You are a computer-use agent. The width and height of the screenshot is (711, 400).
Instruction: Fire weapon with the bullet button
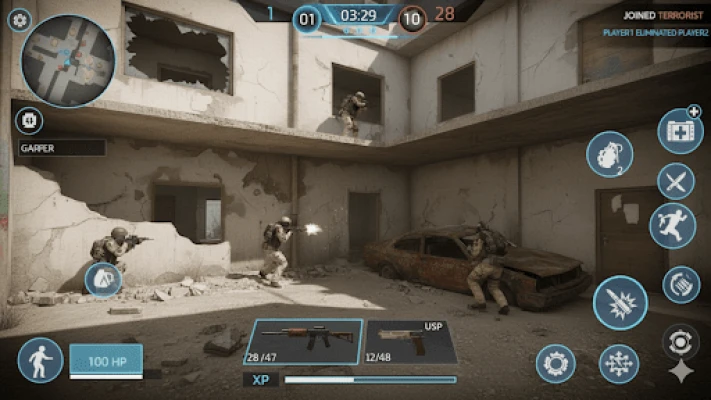pyautogui.click(x=620, y=303)
